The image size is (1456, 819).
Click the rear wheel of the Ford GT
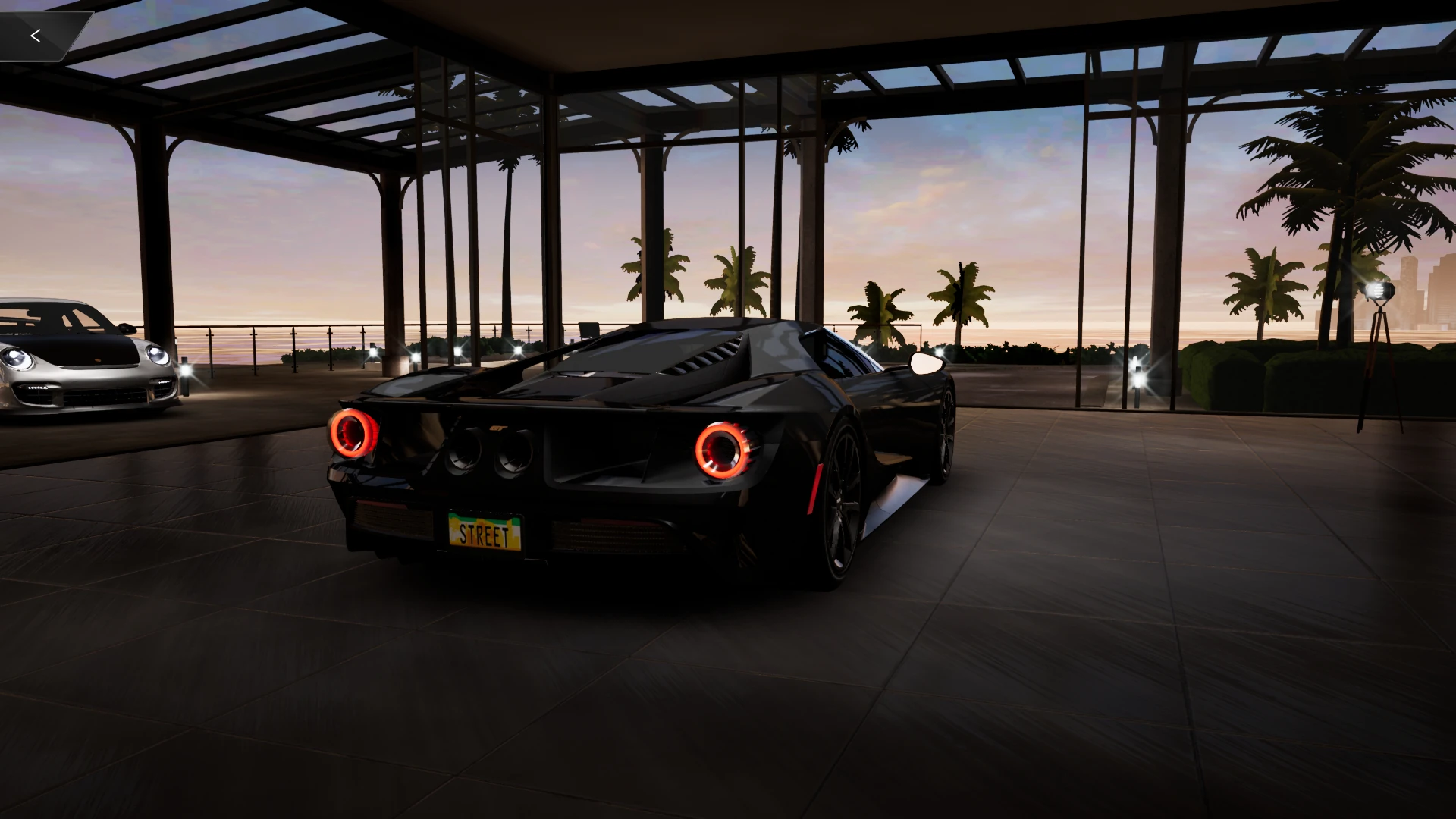pos(842,493)
